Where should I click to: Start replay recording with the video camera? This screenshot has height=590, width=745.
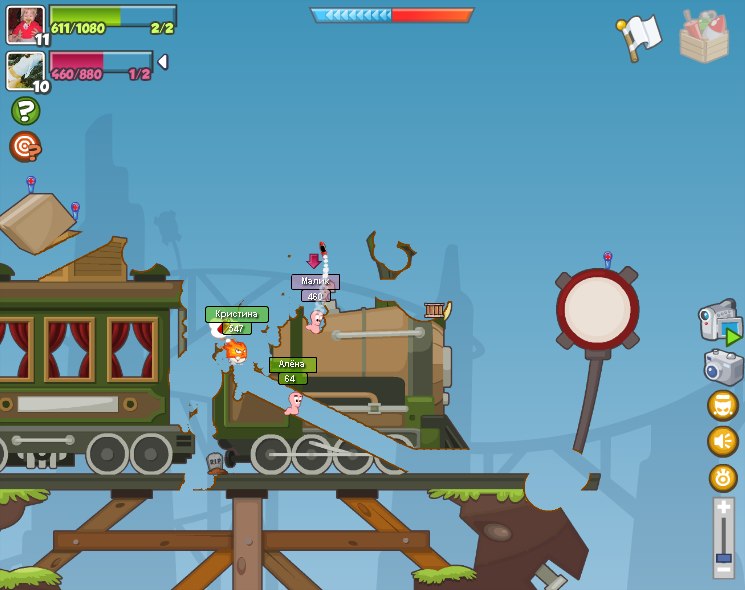[719, 322]
